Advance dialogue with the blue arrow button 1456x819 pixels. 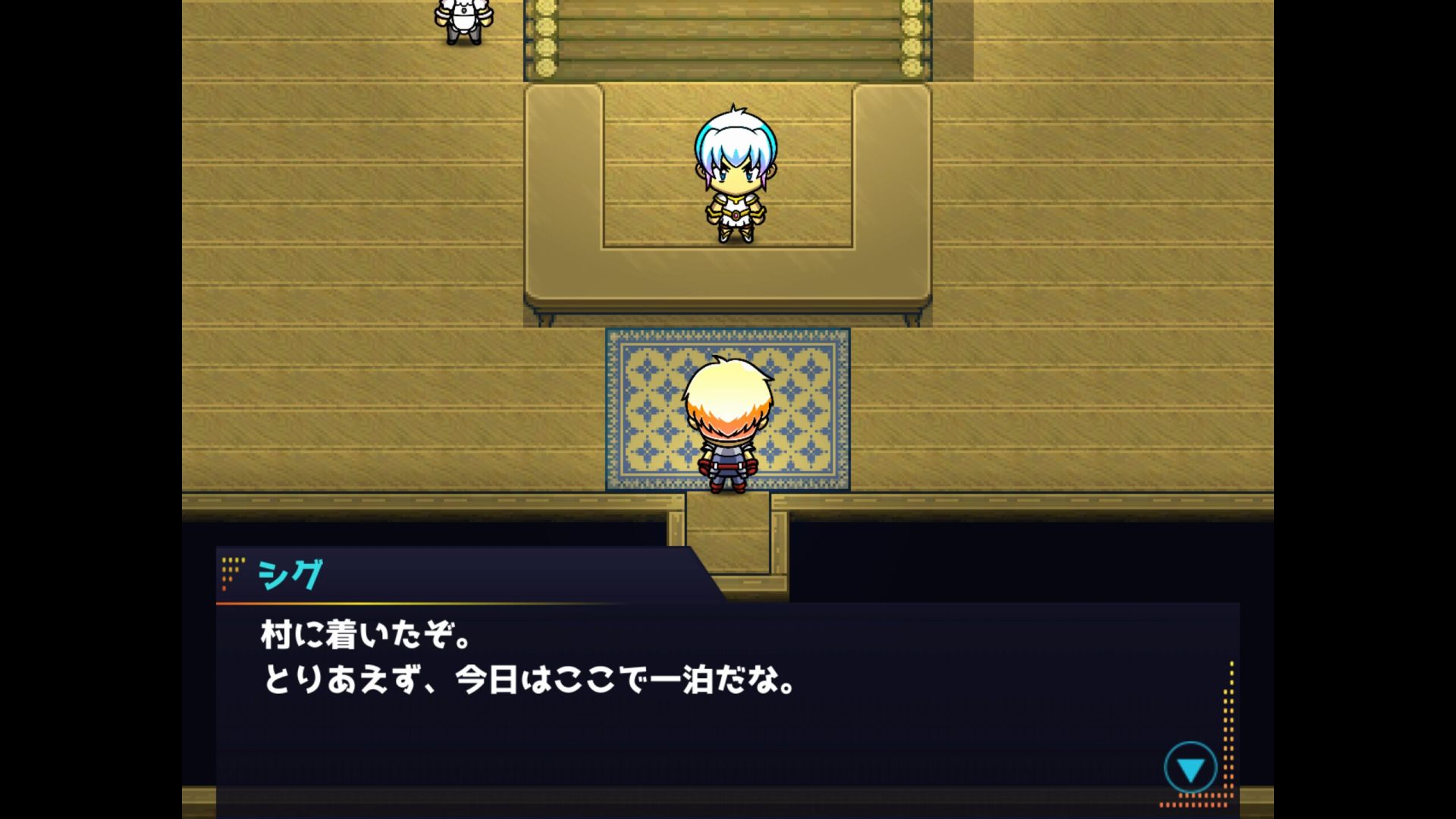(1190, 767)
